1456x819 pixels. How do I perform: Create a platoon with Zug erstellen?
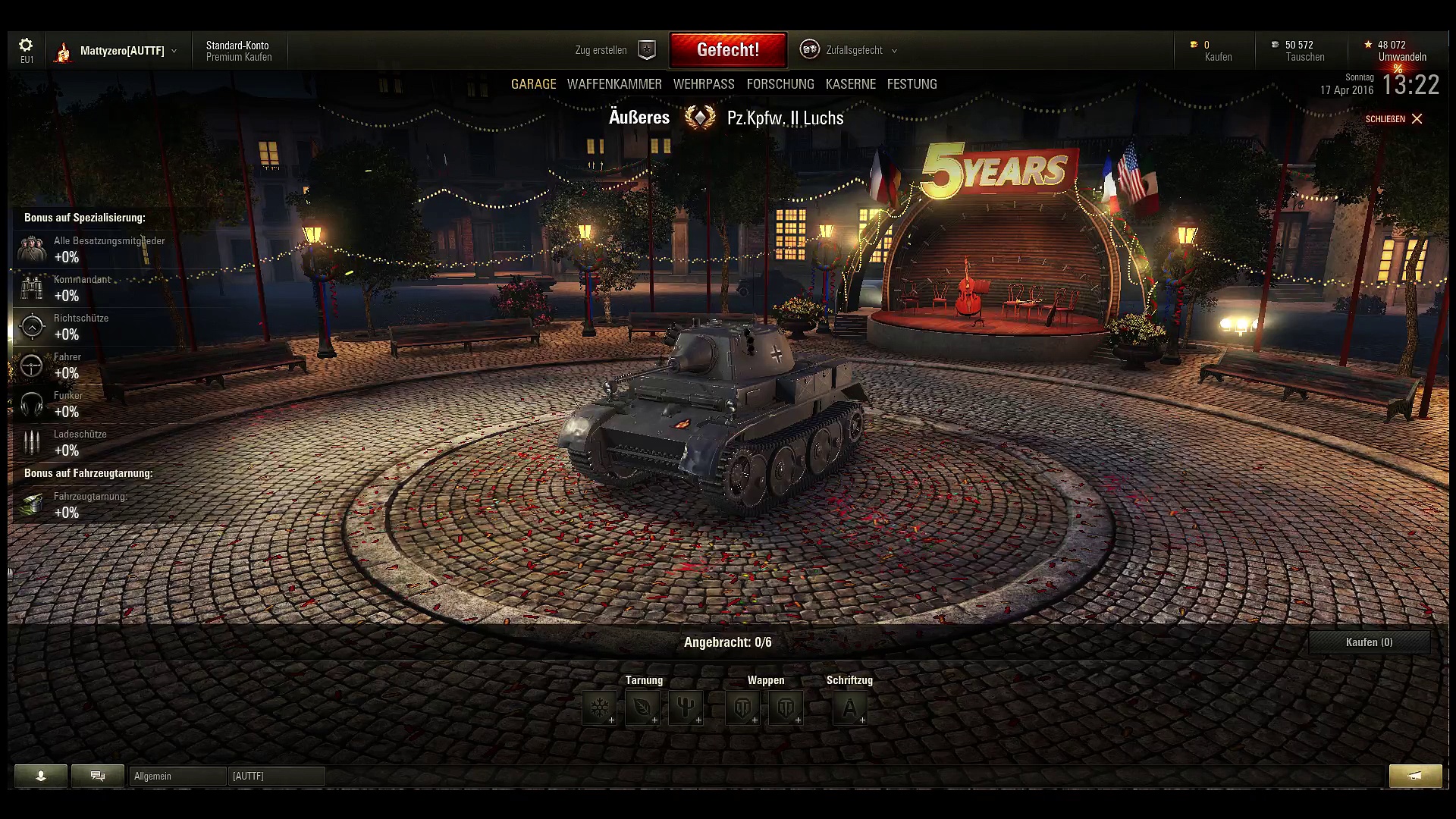click(614, 50)
